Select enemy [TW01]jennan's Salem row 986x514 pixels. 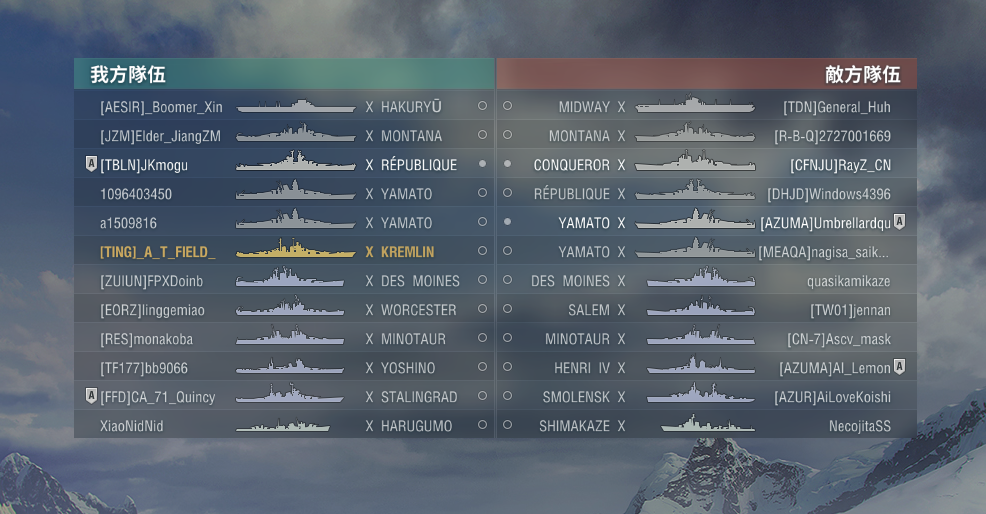pos(706,310)
